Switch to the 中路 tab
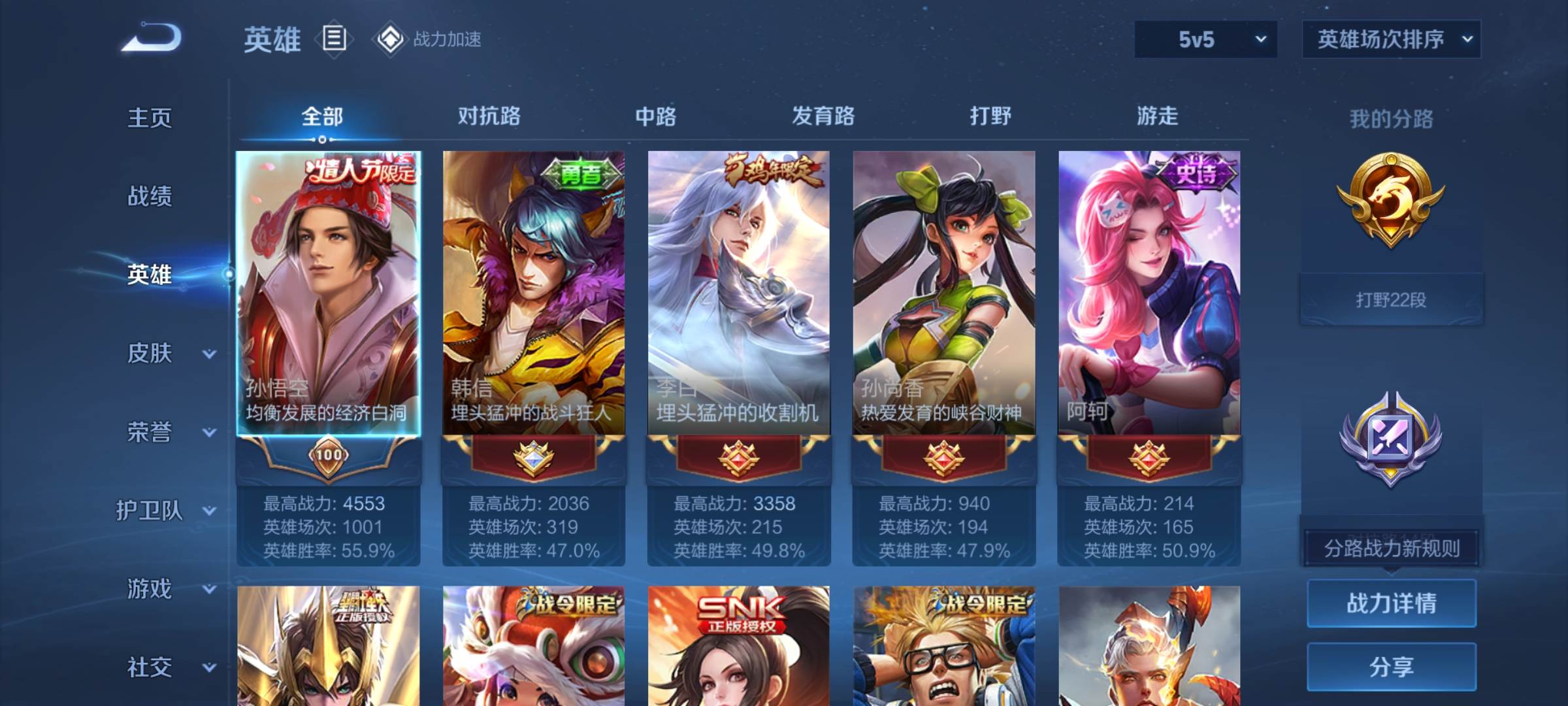This screenshot has width=1568, height=706. (656, 116)
